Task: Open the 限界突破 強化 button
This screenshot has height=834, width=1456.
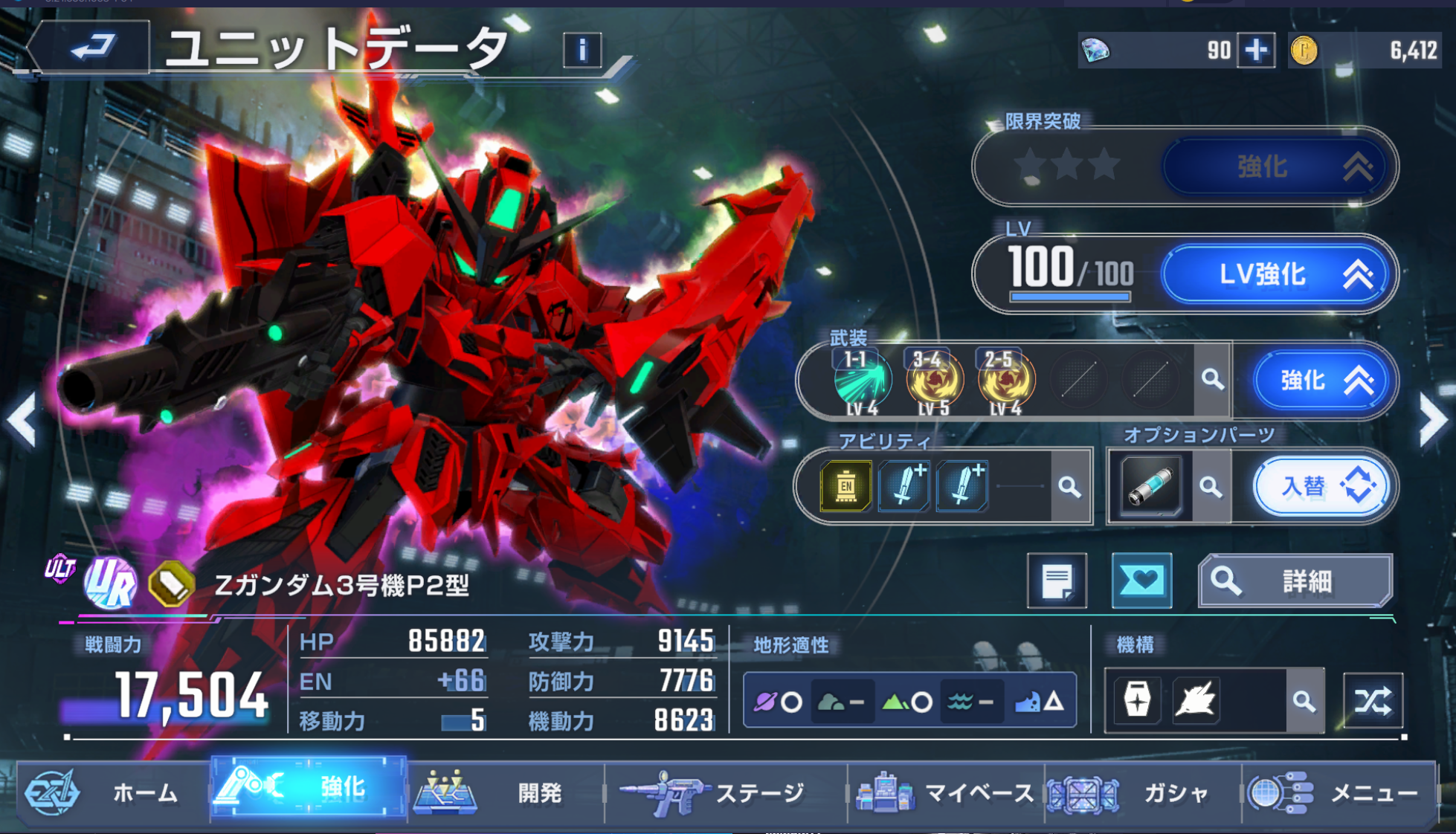Action: [x=1276, y=167]
